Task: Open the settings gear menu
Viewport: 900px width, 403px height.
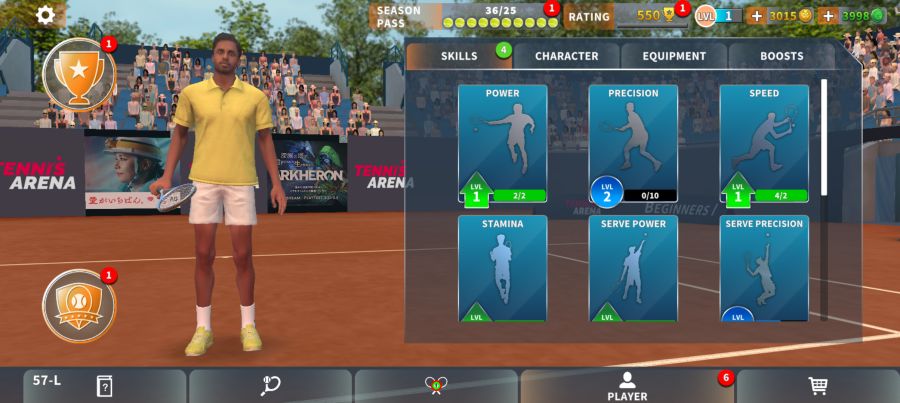Action: [x=46, y=15]
